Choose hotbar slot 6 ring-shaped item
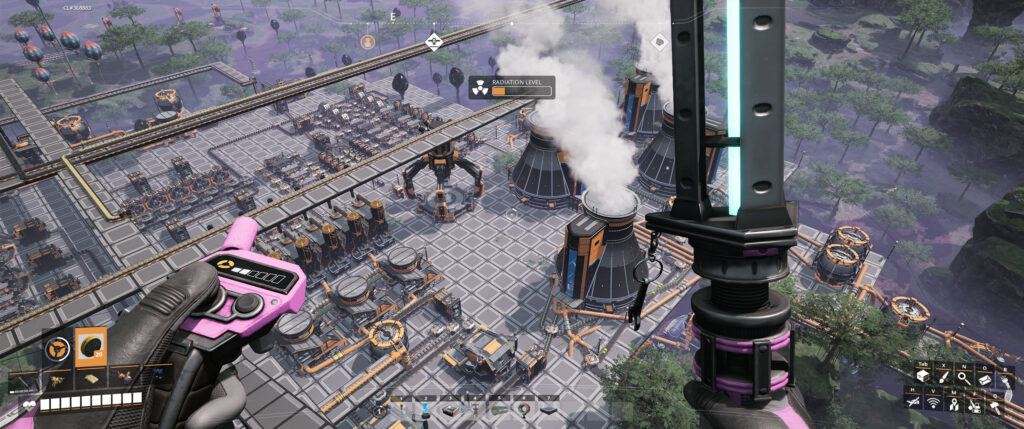The image size is (1024, 429). click(x=524, y=409)
